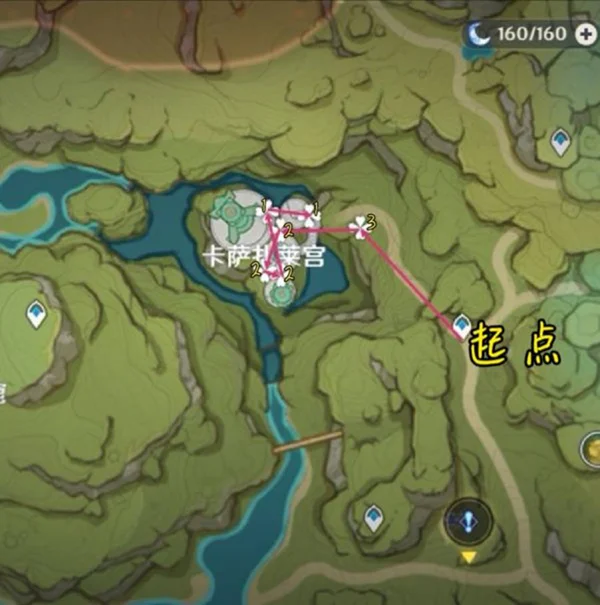Select the teleport waypoint beside the 起点 label
The height and width of the screenshot is (605, 600).
pyautogui.click(x=462, y=325)
